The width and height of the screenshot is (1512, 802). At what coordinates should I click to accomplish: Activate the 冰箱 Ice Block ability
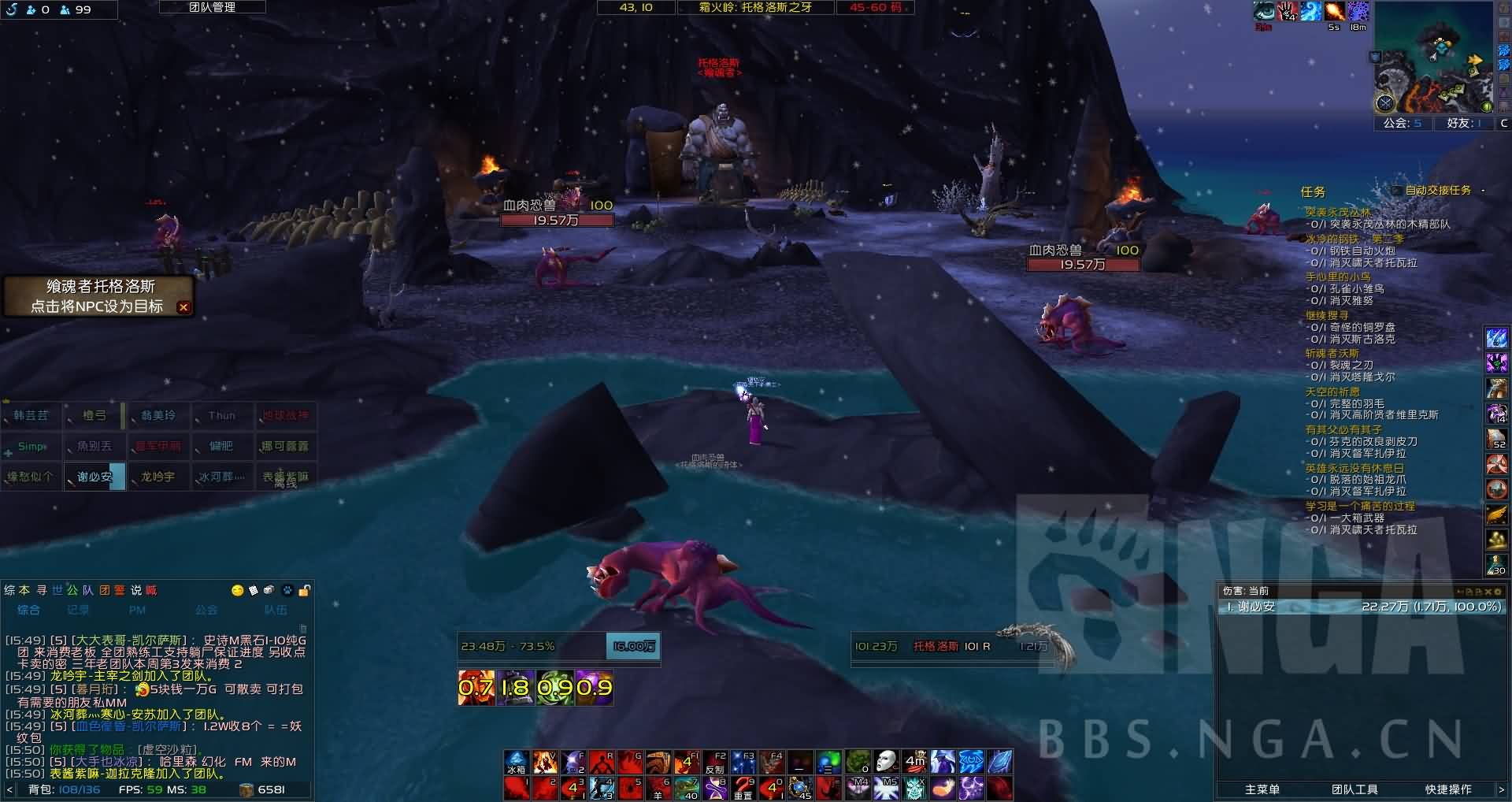pos(517,763)
